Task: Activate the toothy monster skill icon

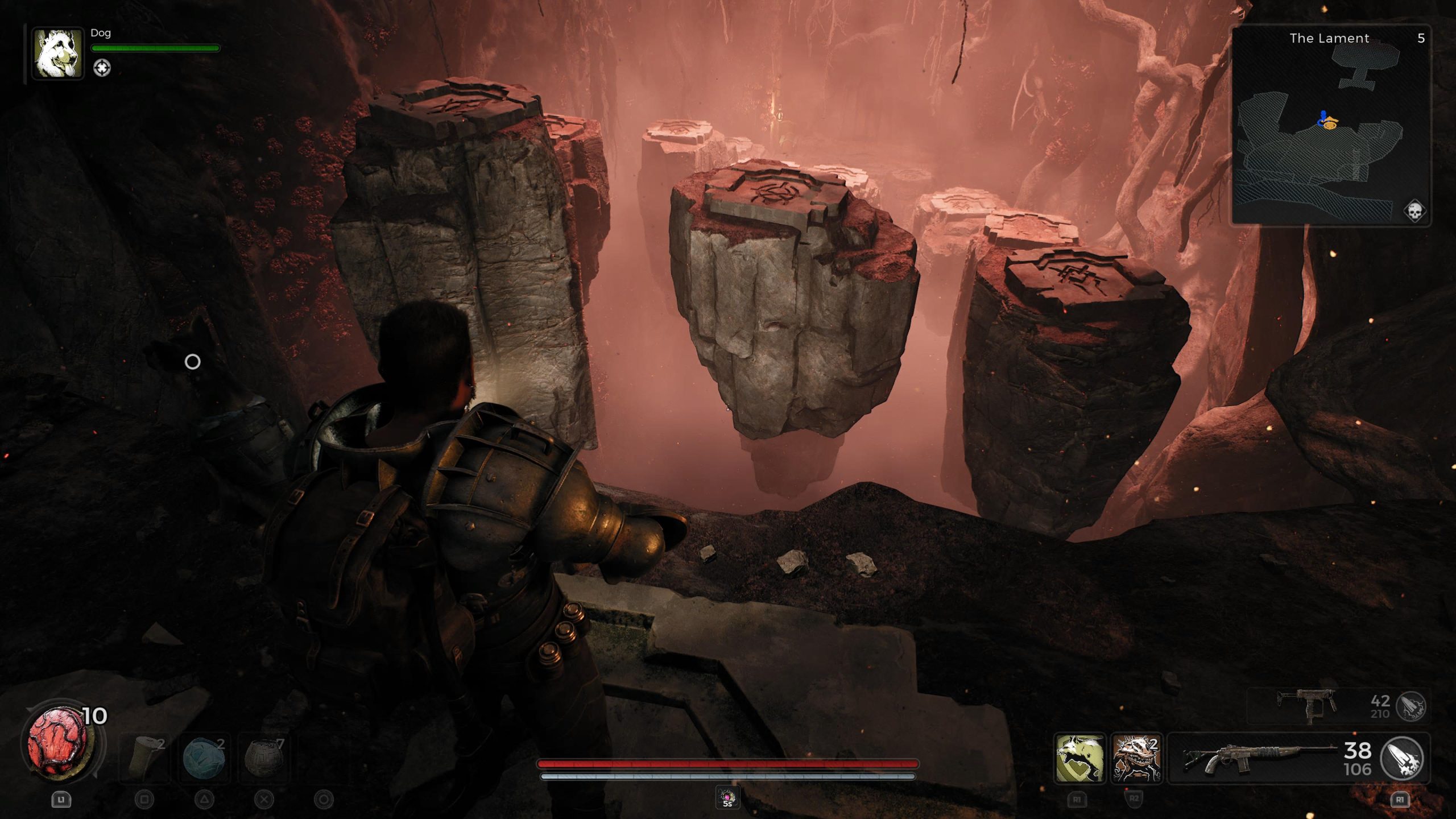Action: click(1136, 758)
